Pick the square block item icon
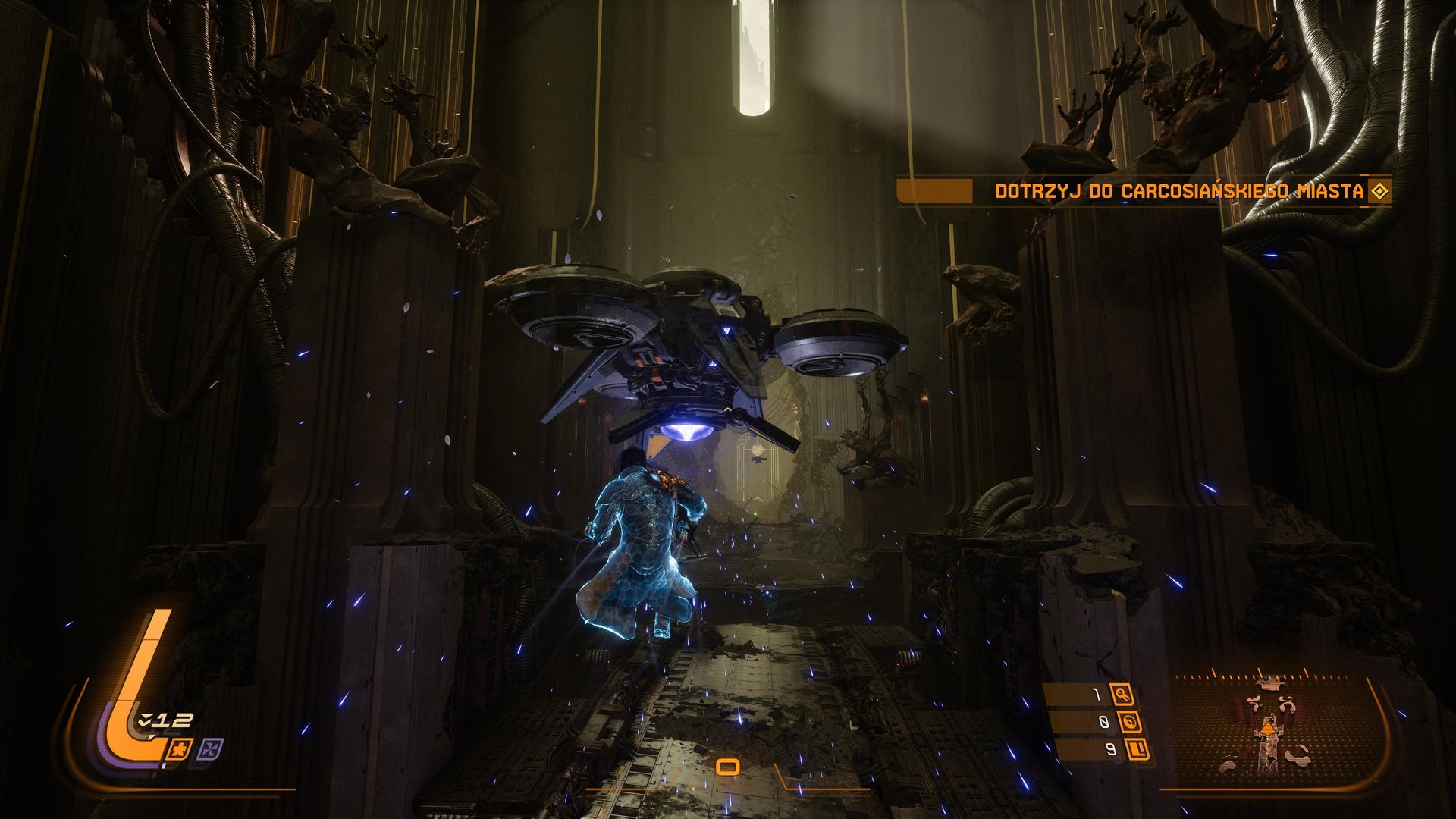The height and width of the screenshot is (819, 1456). (1137, 750)
